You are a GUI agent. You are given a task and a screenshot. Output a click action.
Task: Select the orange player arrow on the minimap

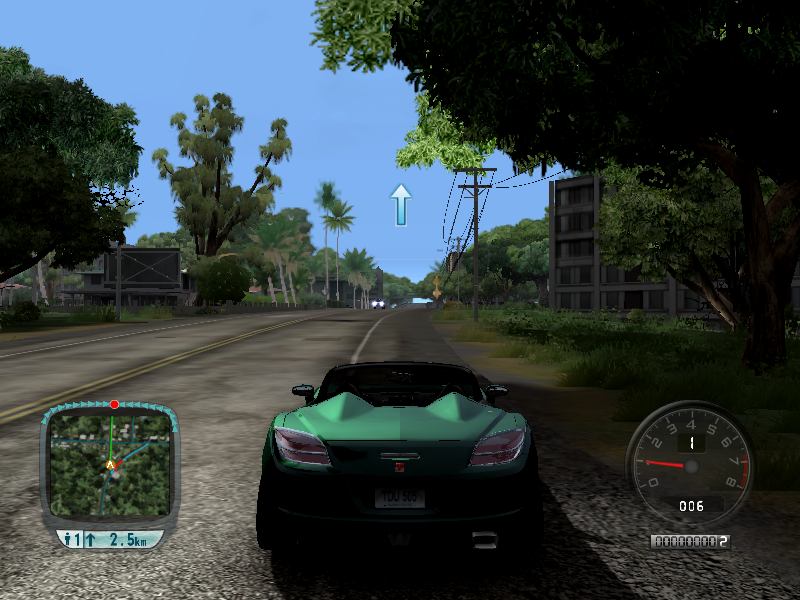tap(110, 465)
